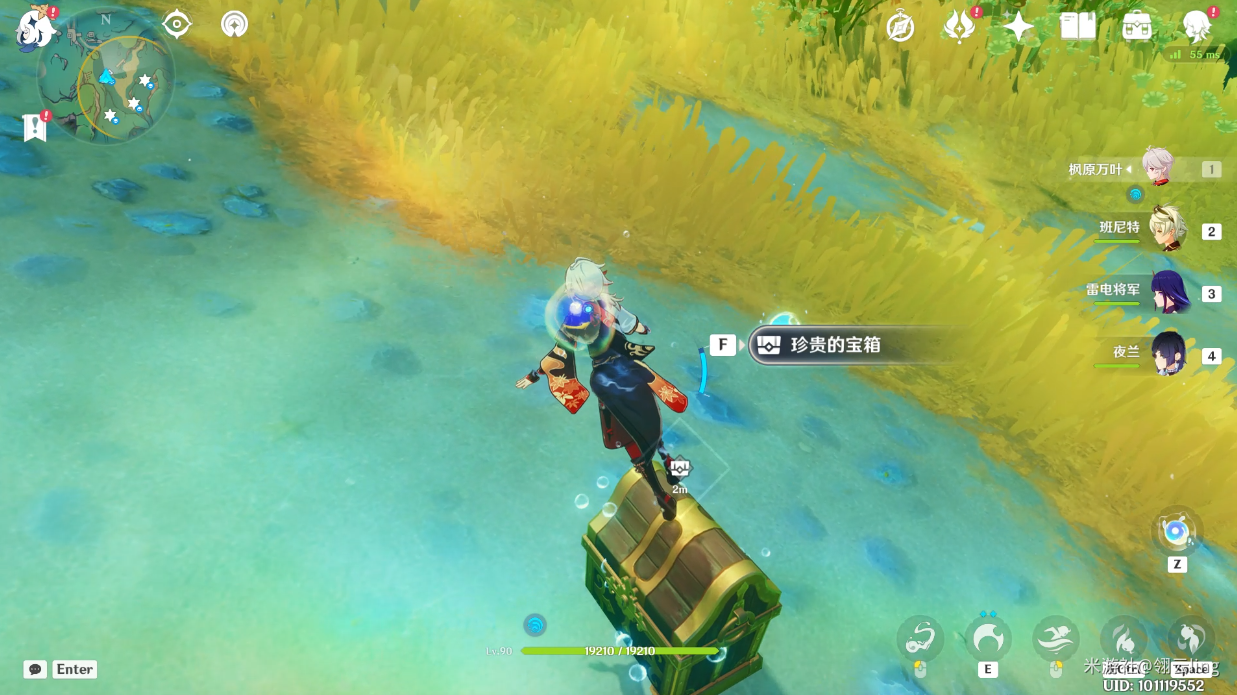Use the blue orb gadget
The image size is (1237, 695).
pos(1176,531)
